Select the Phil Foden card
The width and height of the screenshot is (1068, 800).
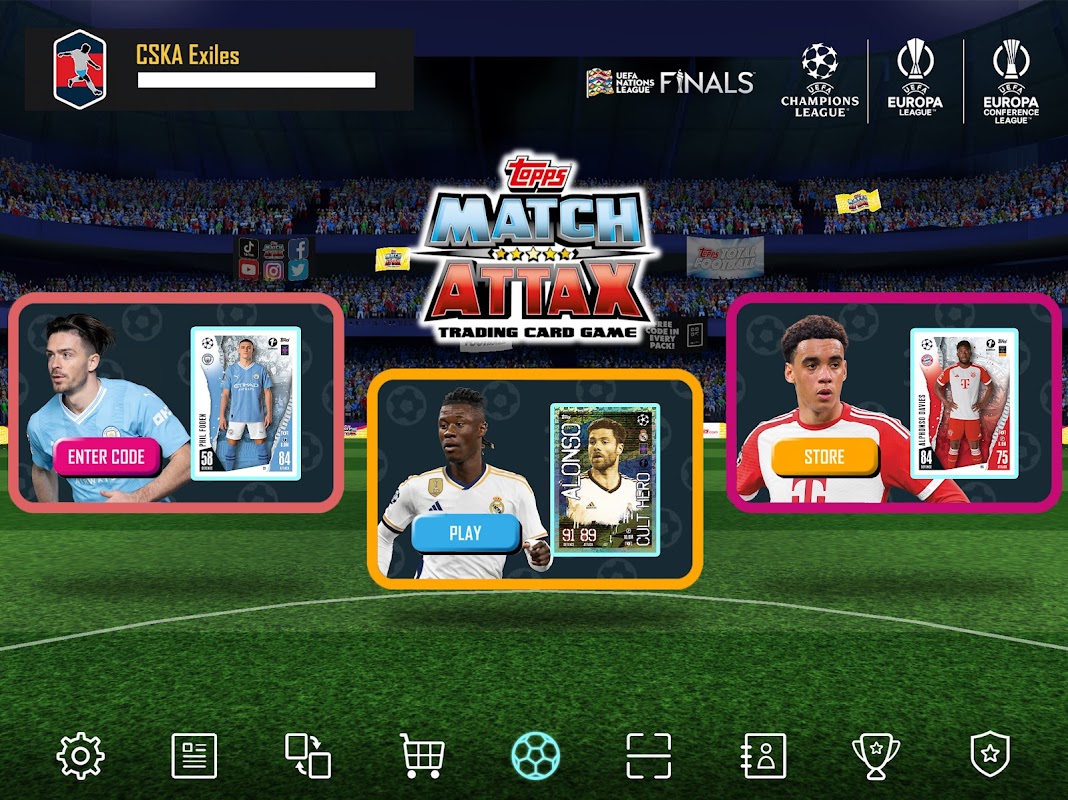click(x=245, y=404)
